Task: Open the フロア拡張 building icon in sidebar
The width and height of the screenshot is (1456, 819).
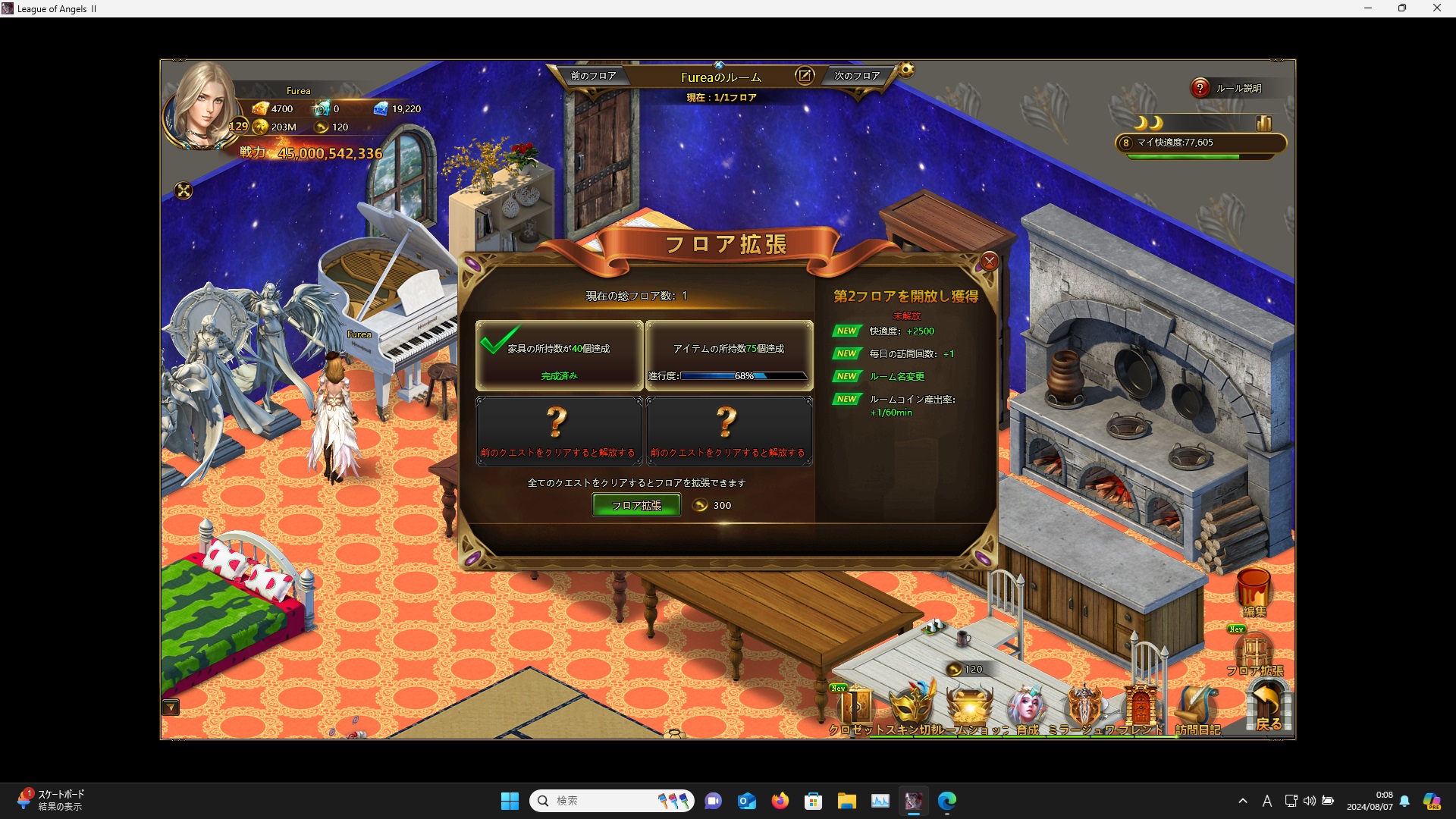Action: tap(1254, 654)
